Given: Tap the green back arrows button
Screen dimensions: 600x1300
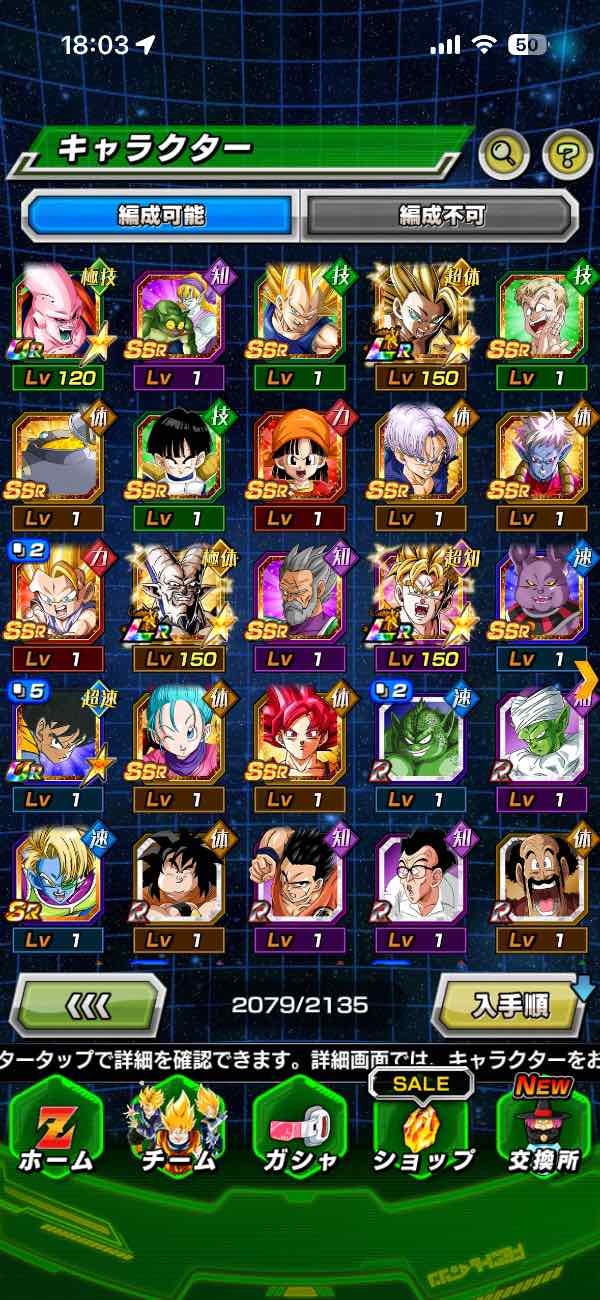Looking at the screenshot, I should [x=88, y=1003].
